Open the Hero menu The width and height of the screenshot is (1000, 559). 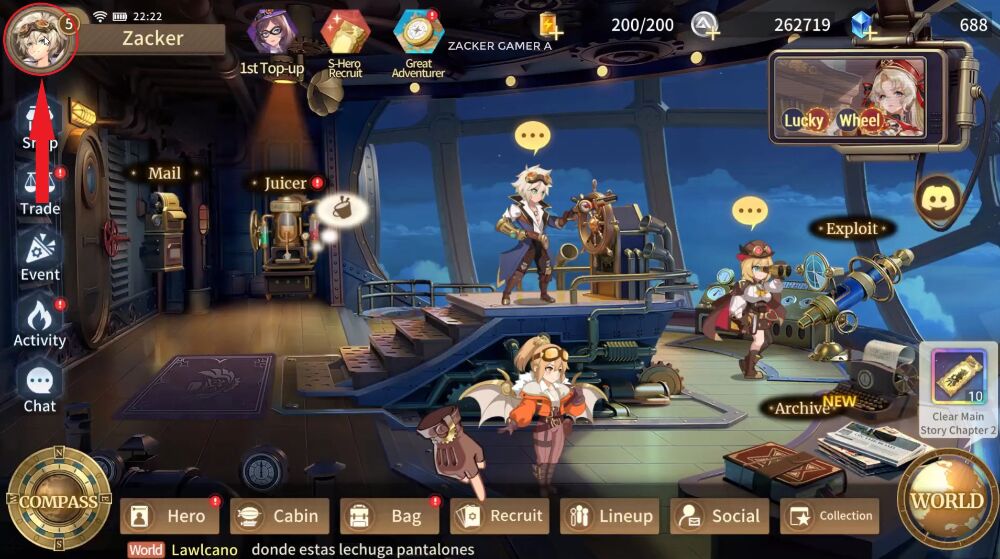point(170,516)
